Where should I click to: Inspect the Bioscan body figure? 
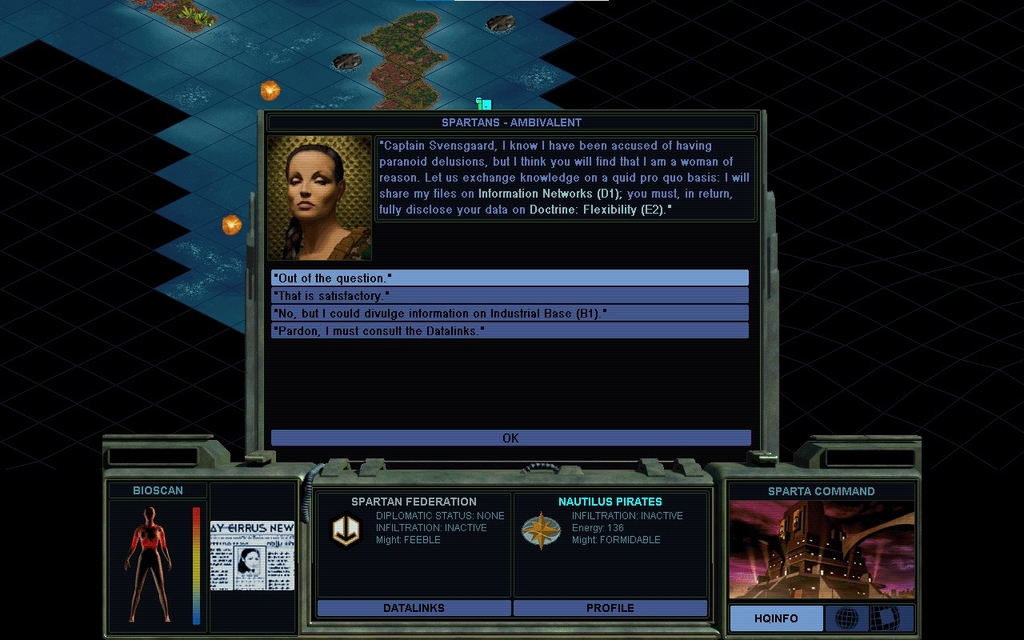tap(148, 562)
